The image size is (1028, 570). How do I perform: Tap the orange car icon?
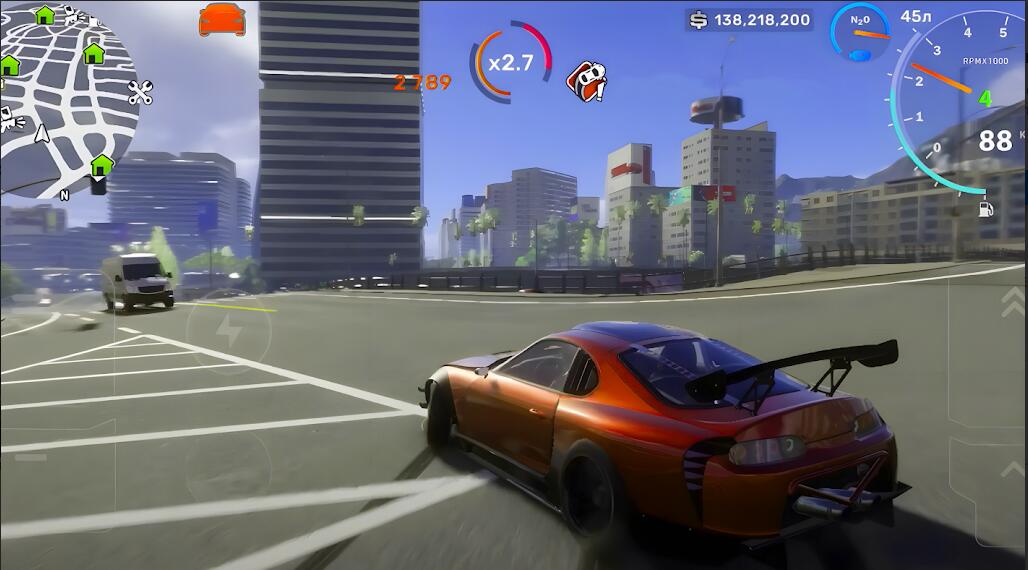click(222, 19)
